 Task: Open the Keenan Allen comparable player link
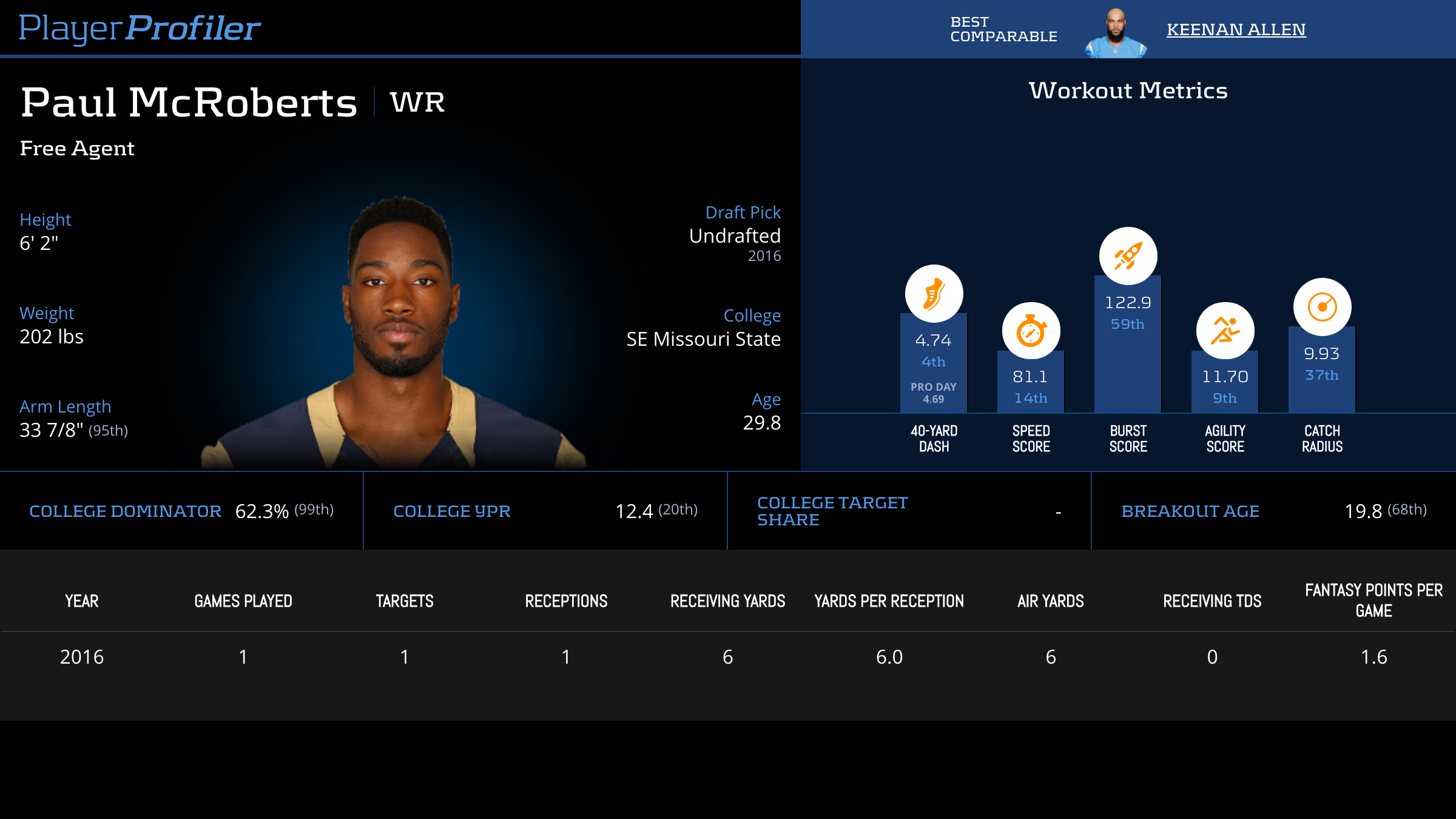pyautogui.click(x=1236, y=29)
